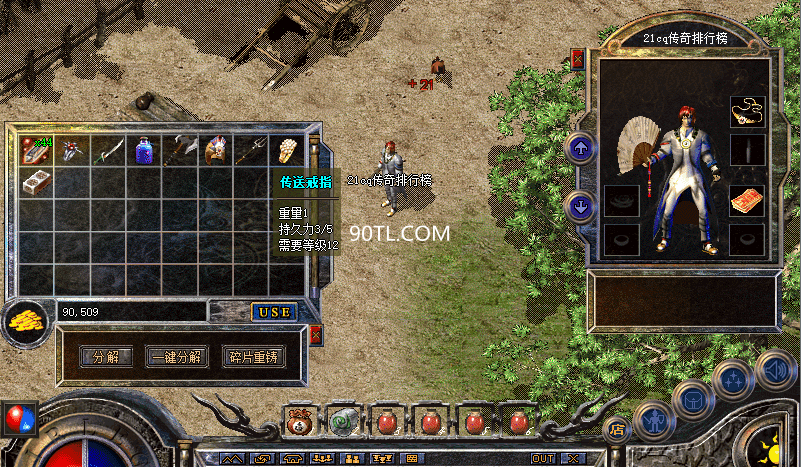Select the curved sword in the bag
The image size is (801, 467).
pos(108,150)
